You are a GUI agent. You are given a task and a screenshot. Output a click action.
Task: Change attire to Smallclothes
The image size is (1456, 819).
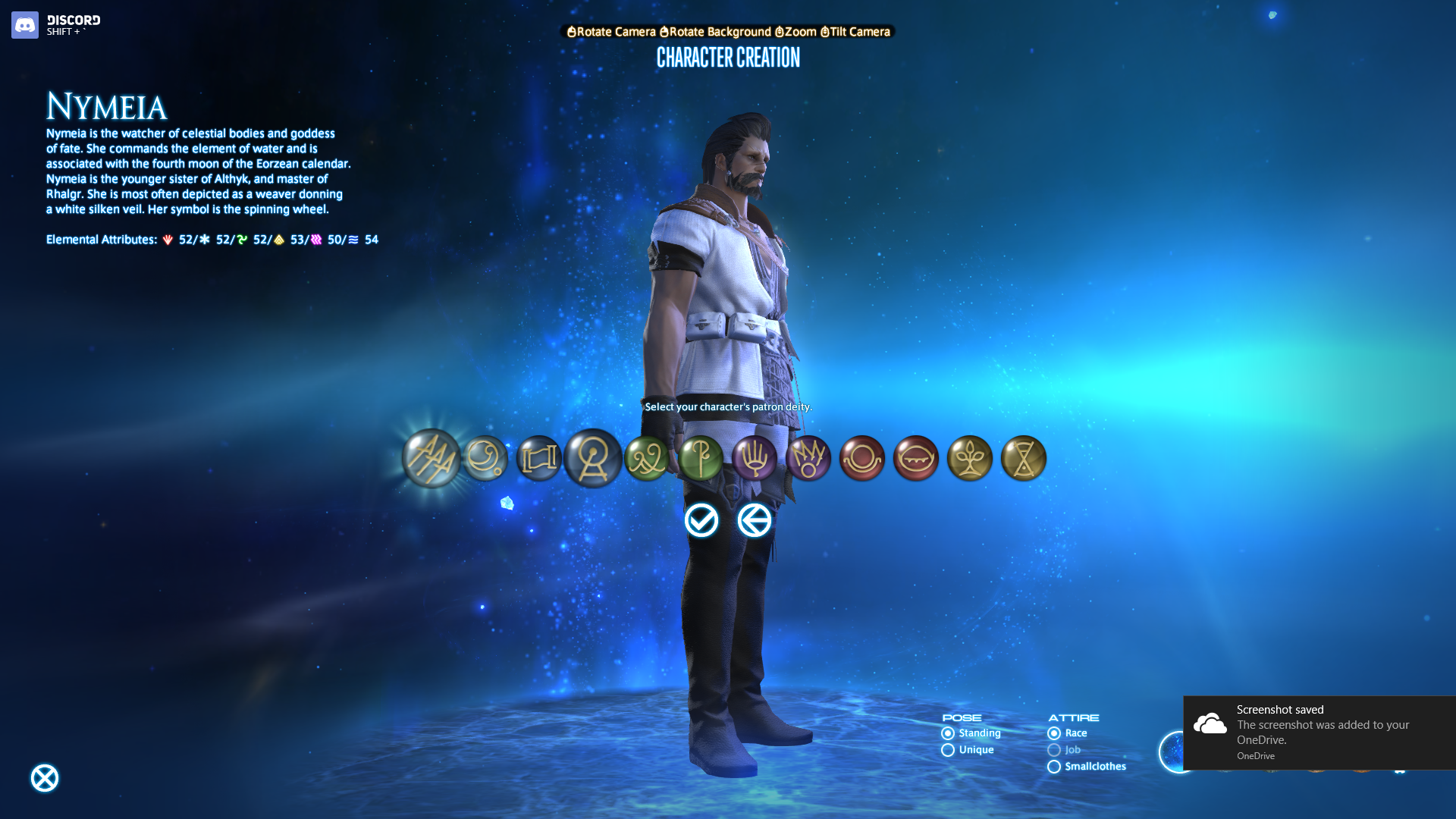1054,767
